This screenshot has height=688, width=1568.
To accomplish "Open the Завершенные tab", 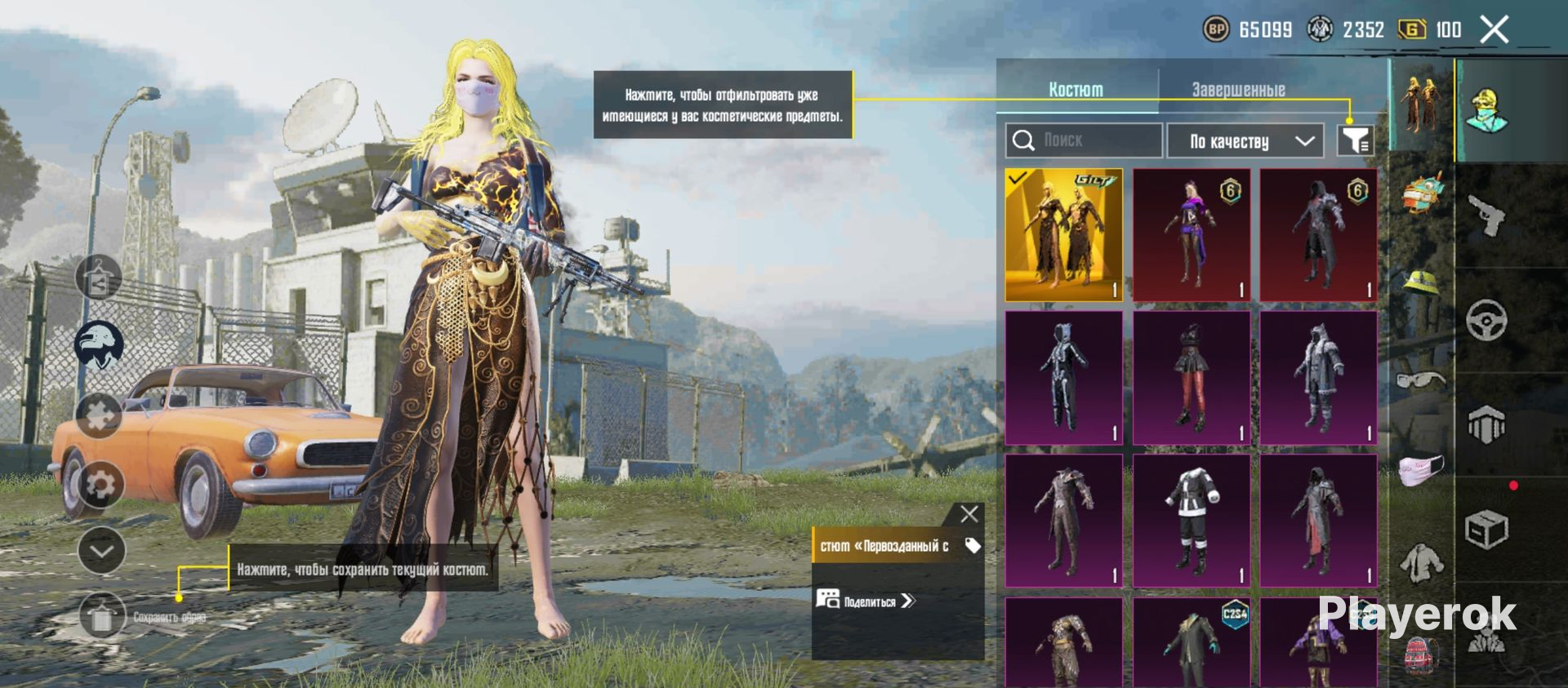I will pyautogui.click(x=1238, y=90).
